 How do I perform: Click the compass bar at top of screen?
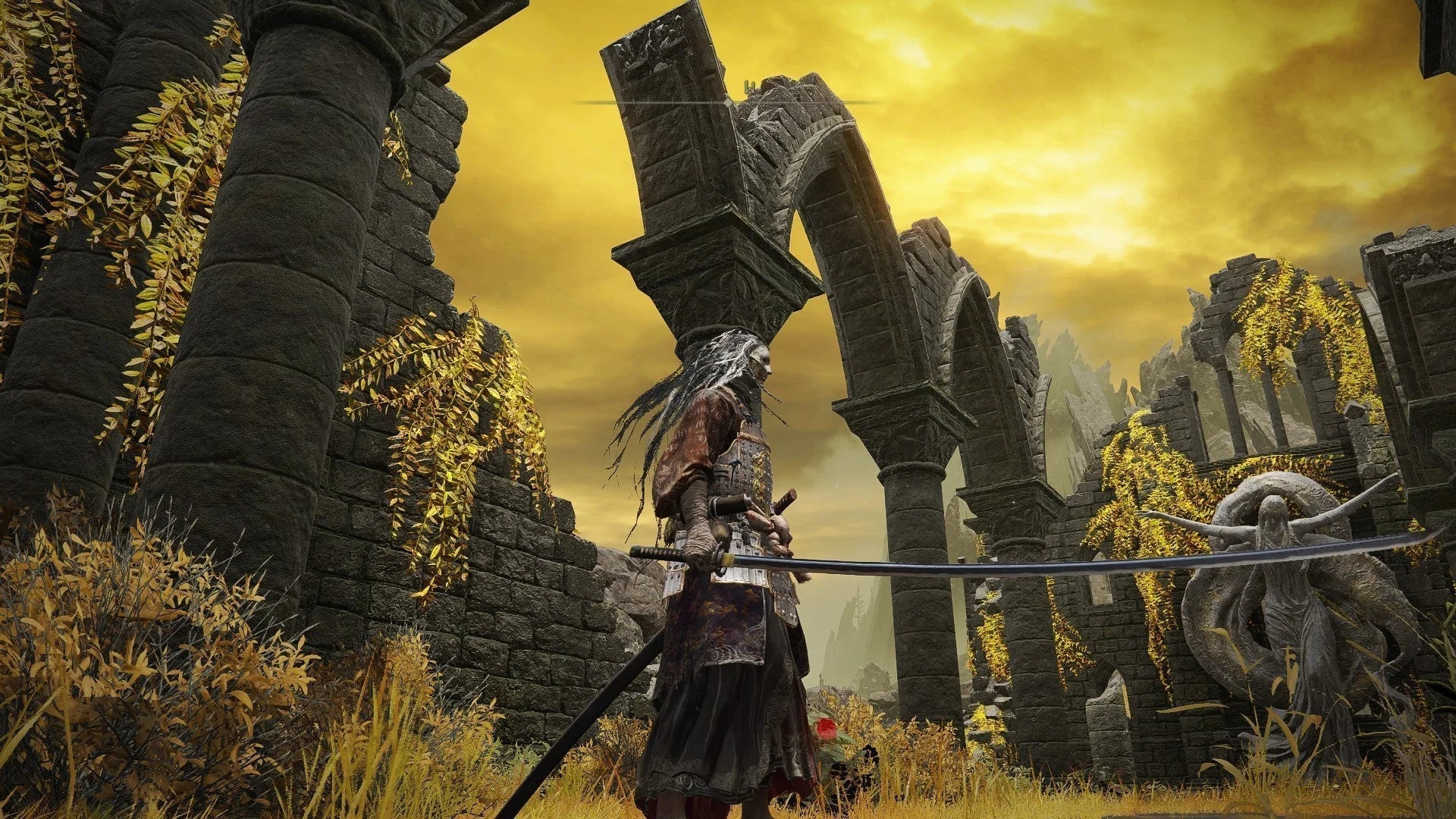pyautogui.click(x=728, y=102)
